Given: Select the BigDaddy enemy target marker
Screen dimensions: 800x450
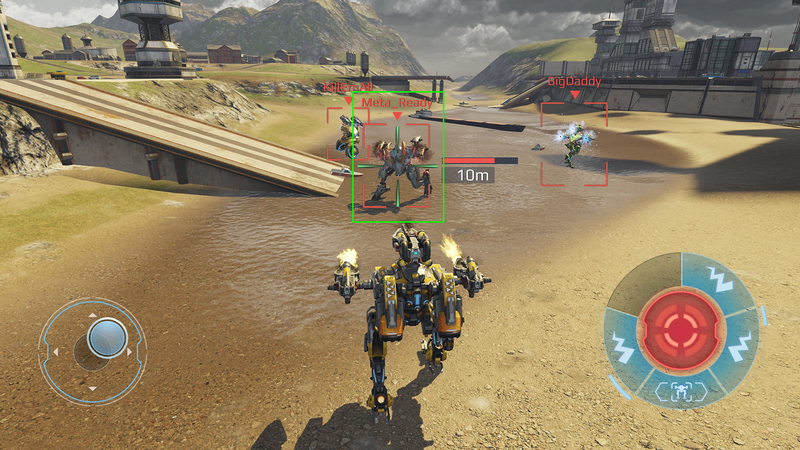Looking at the screenshot, I should (574, 143).
